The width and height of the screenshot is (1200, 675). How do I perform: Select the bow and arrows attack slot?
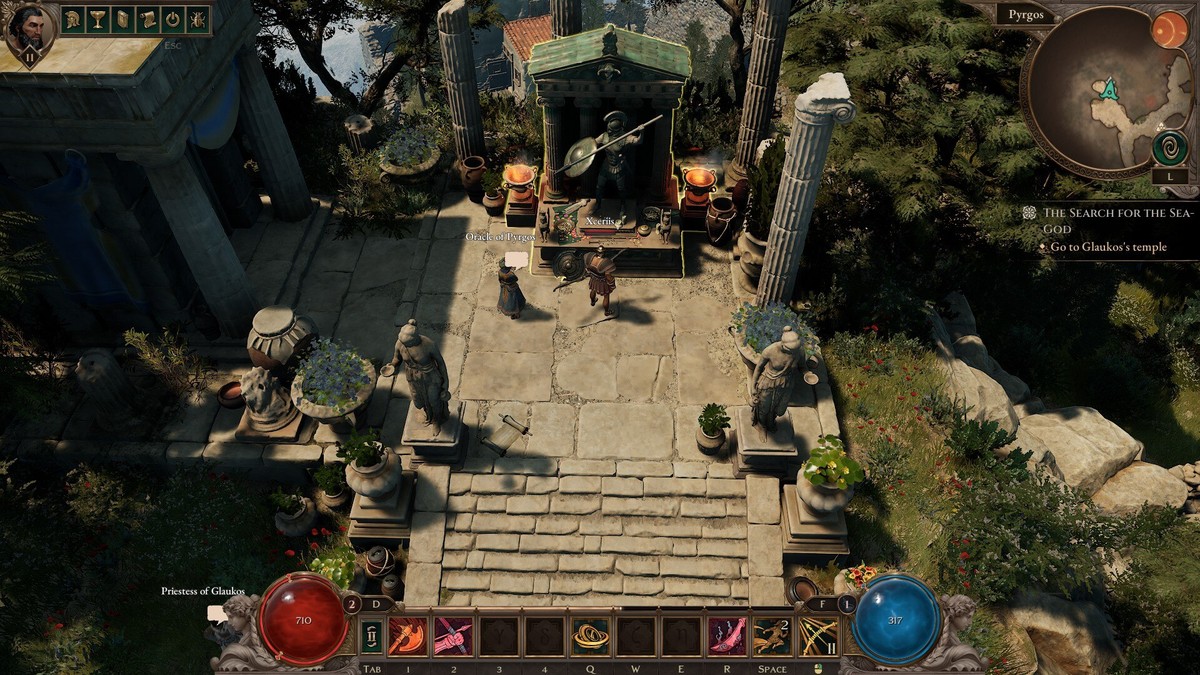tap(816, 637)
